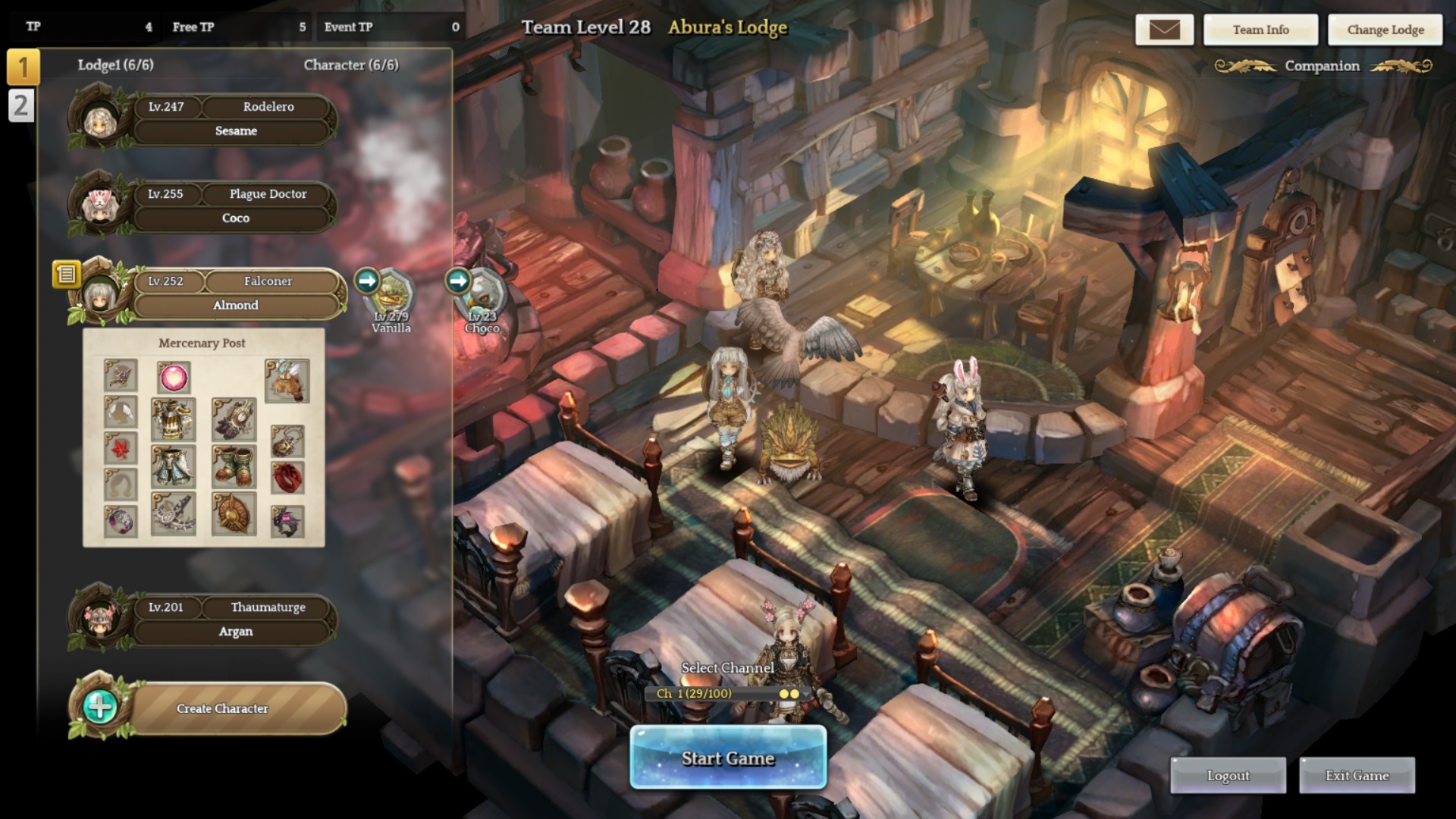1456x819 pixels.
Task: Log out of the account
Action: tap(1228, 775)
